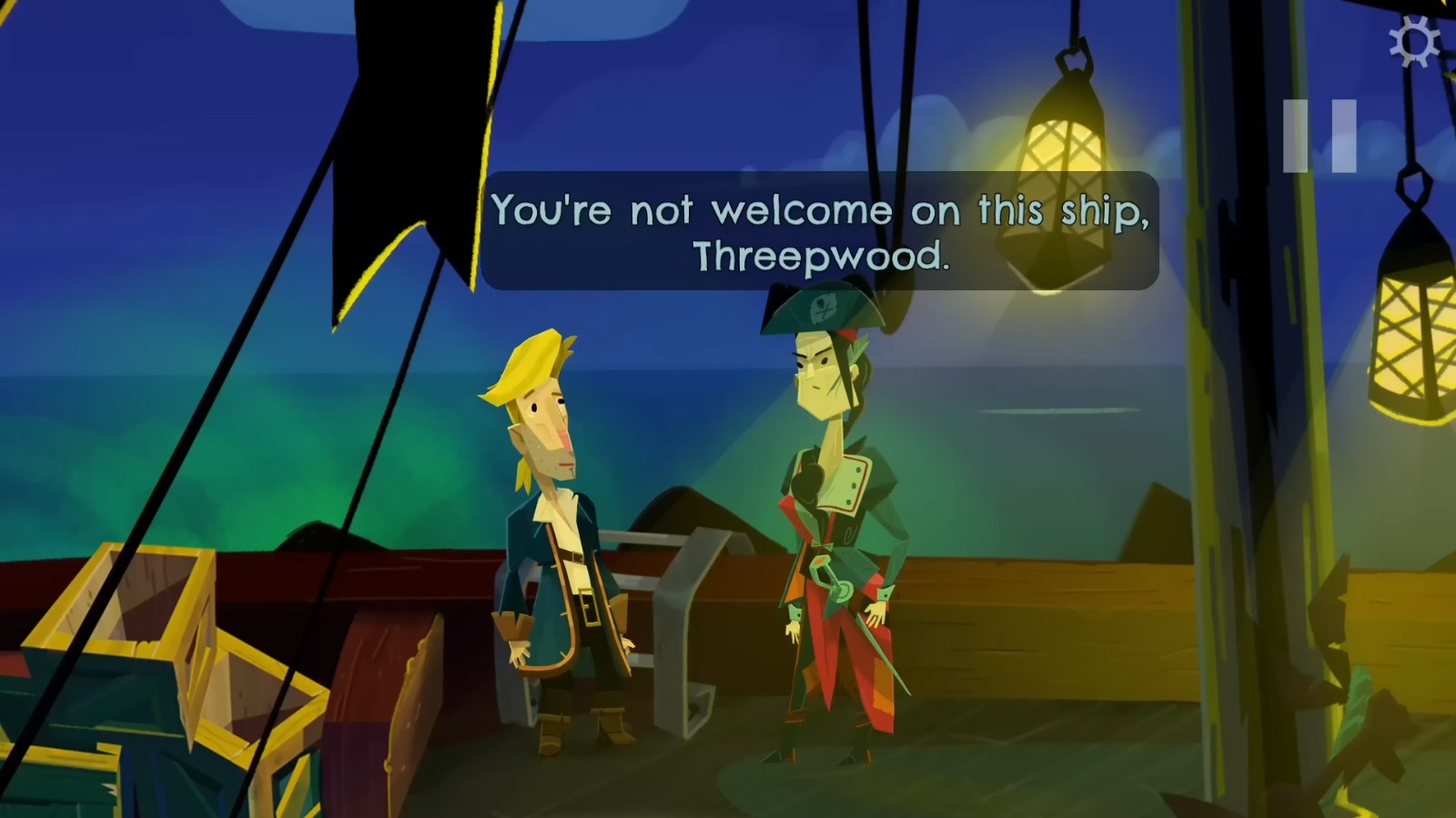This screenshot has height=818, width=1456.
Task: Open the settings gear icon
Action: [1414, 40]
